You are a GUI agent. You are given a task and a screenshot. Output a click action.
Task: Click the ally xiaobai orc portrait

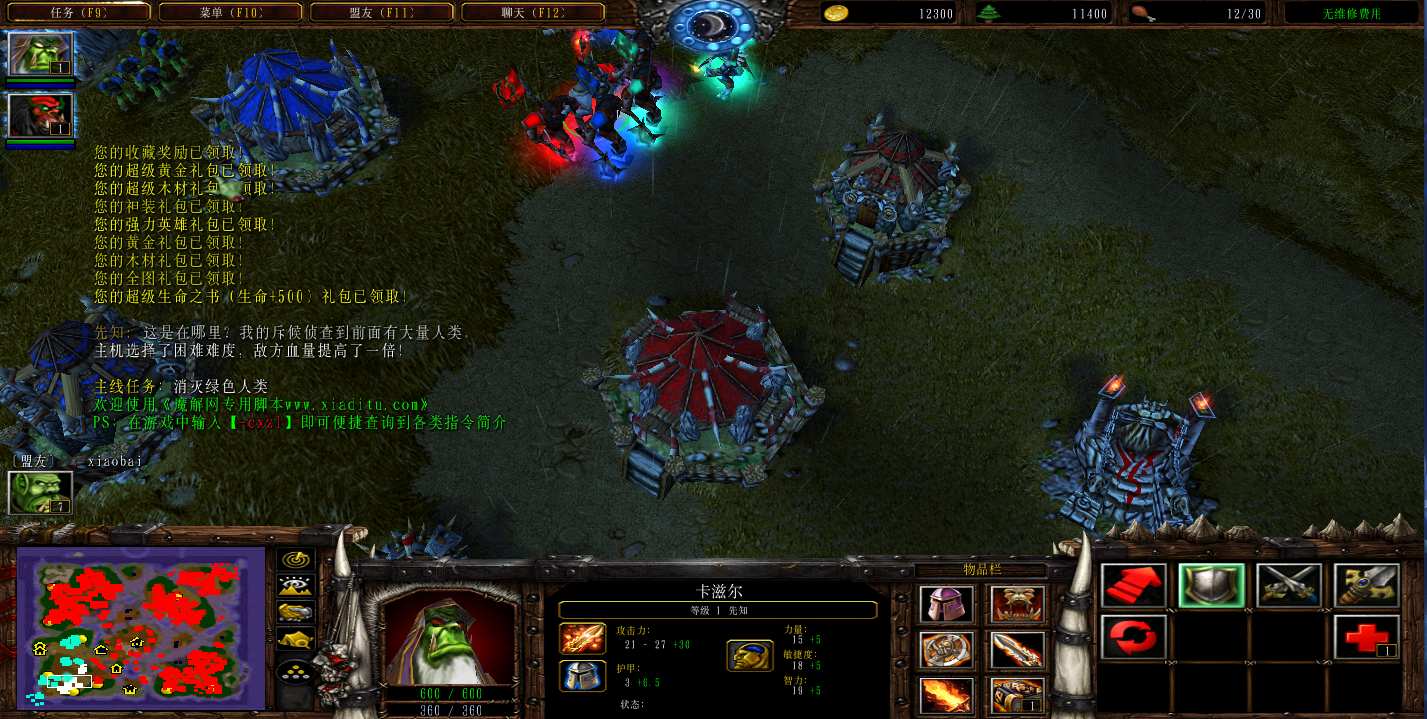point(41,492)
